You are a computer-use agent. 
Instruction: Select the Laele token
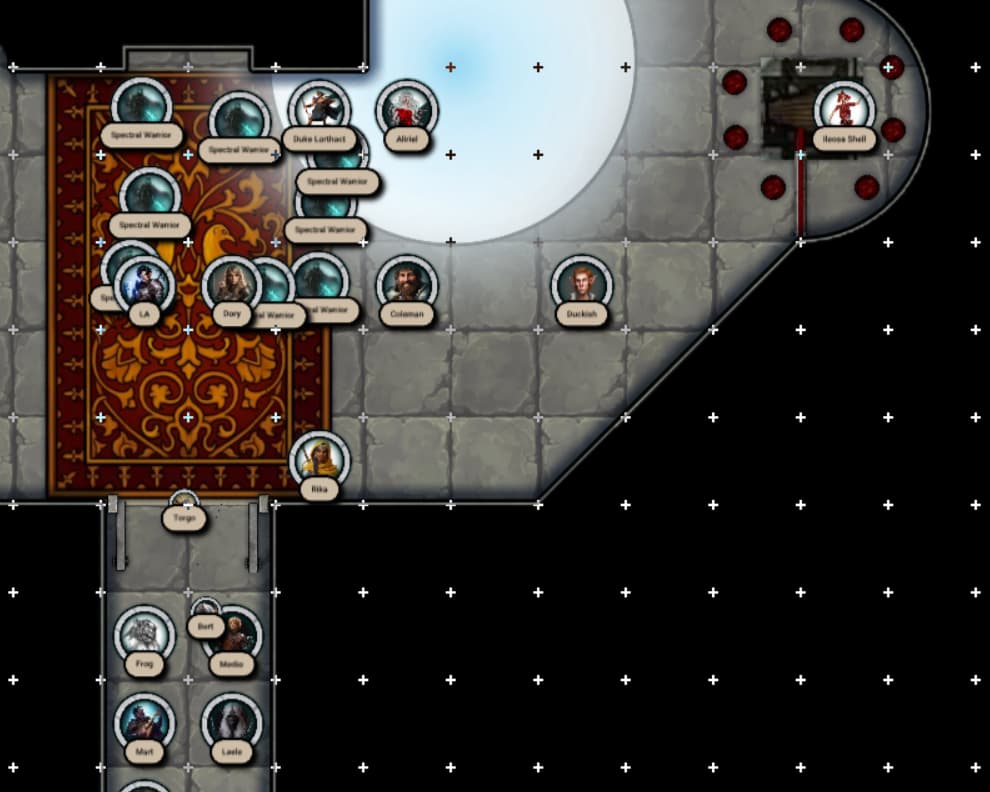[x=232, y=722]
